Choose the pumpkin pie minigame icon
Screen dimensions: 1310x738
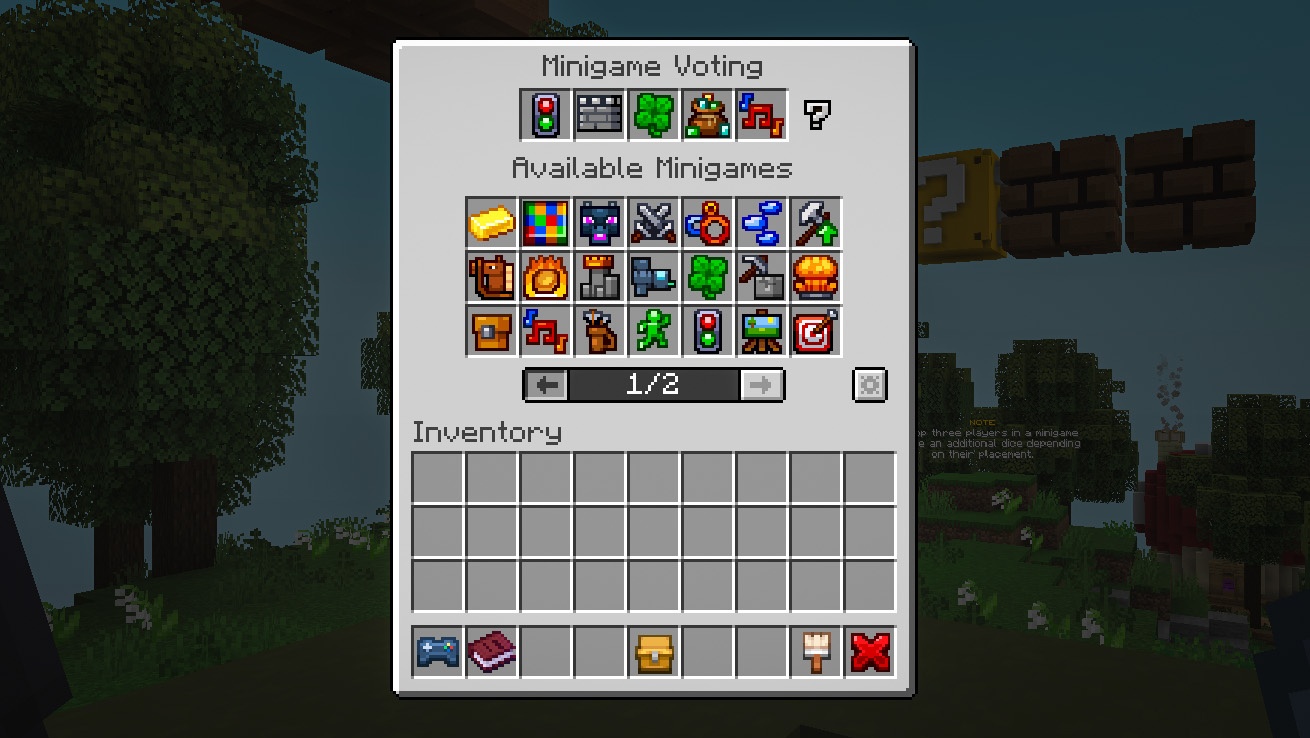click(816, 278)
